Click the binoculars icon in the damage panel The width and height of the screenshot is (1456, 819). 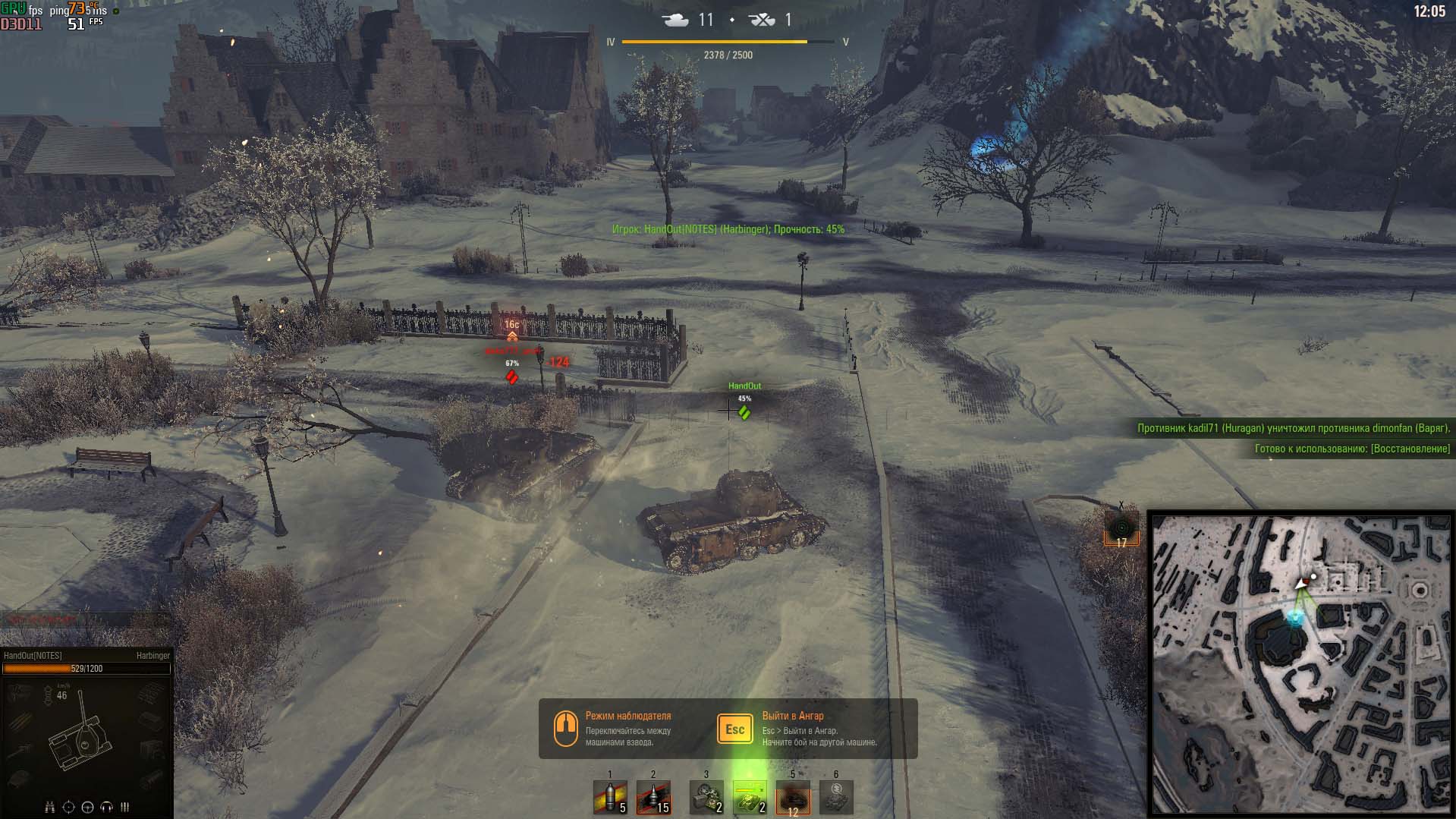point(50,807)
